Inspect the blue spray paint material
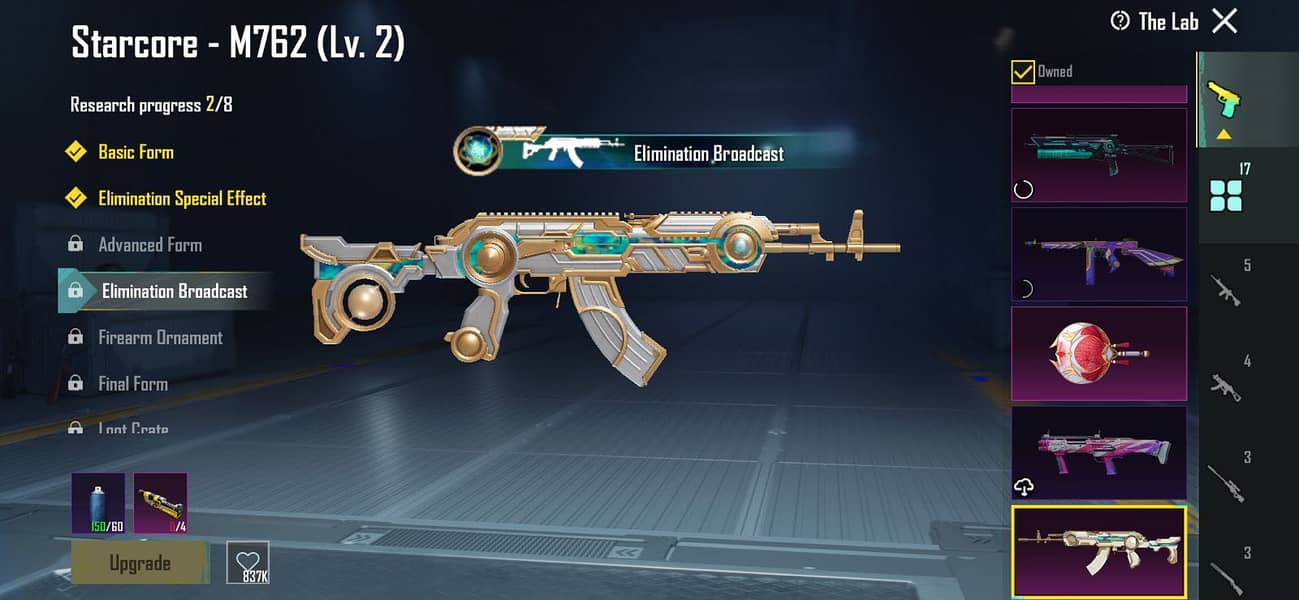 (98, 503)
